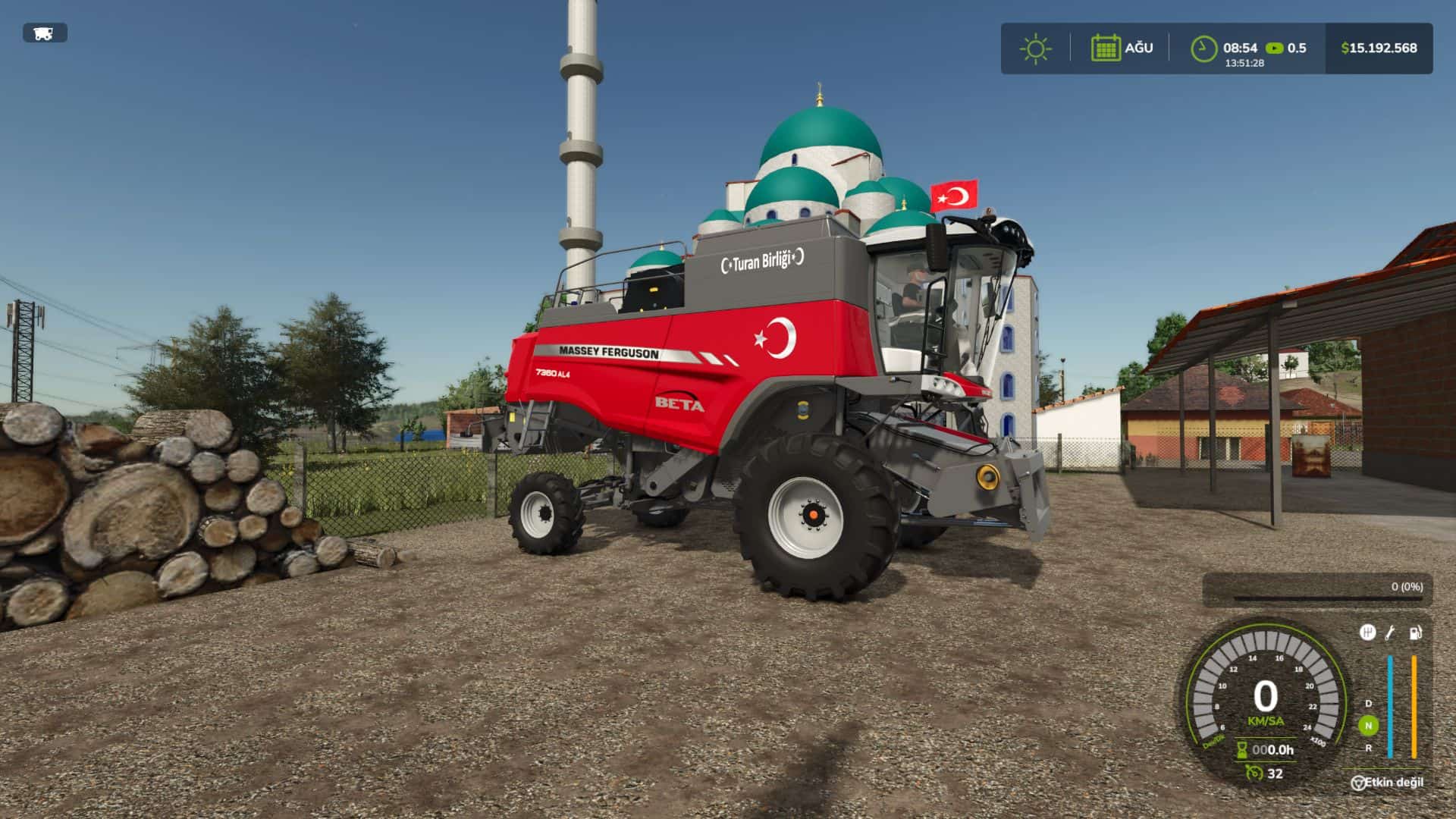
Task: Click the steering wheel 'Etkin değil' icon
Action: (x=1358, y=783)
